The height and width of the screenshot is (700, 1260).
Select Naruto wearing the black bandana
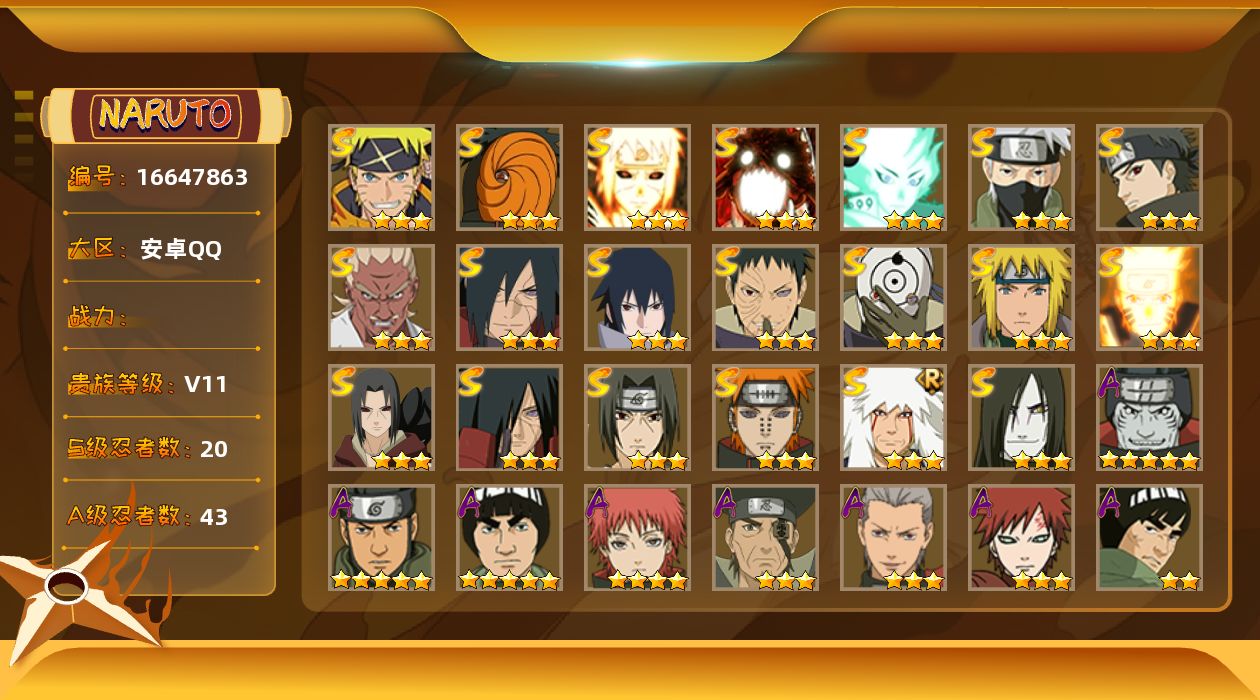pyautogui.click(x=381, y=177)
